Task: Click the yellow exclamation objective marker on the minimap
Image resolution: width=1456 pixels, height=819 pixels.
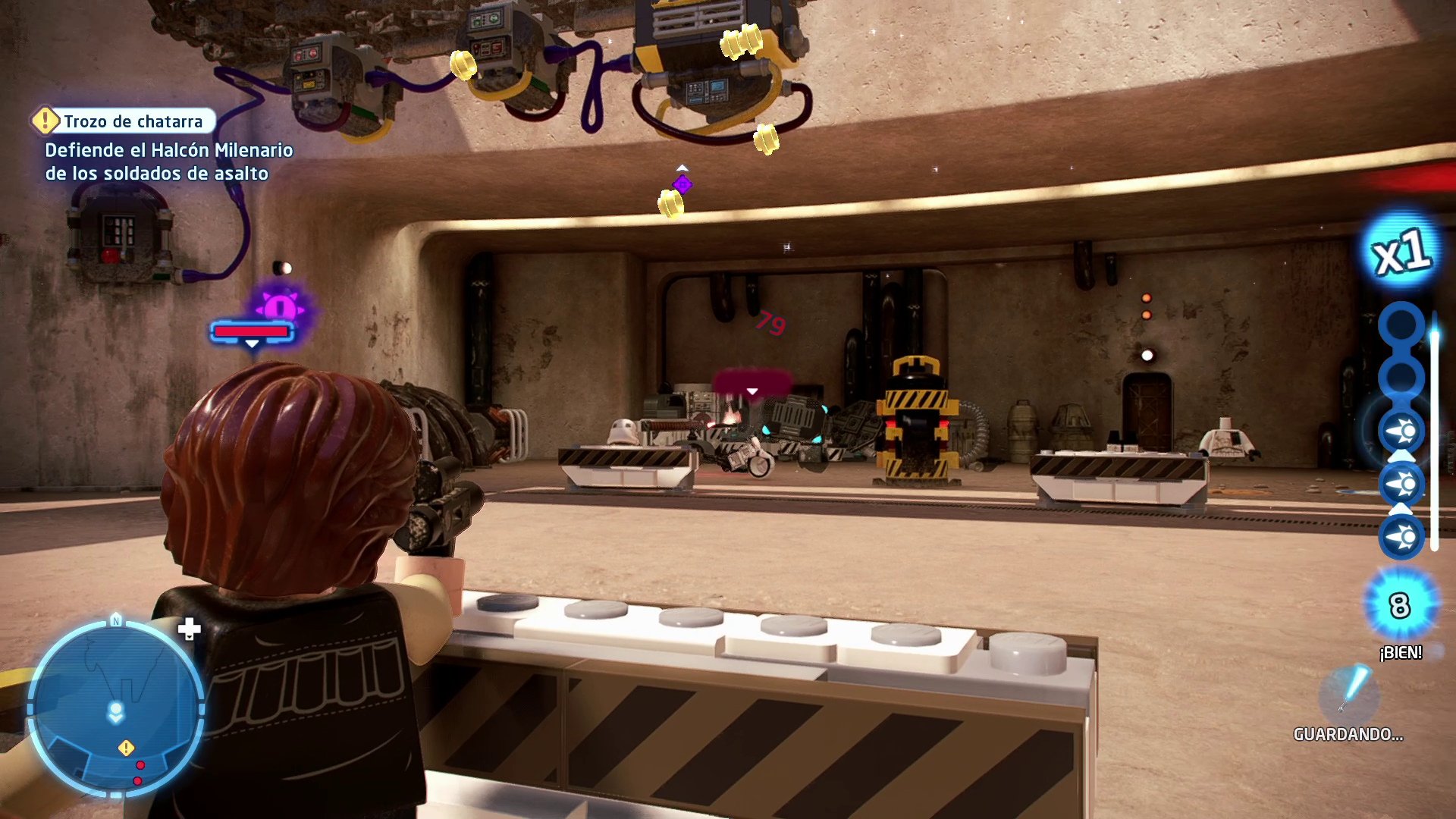Action: pos(126,747)
